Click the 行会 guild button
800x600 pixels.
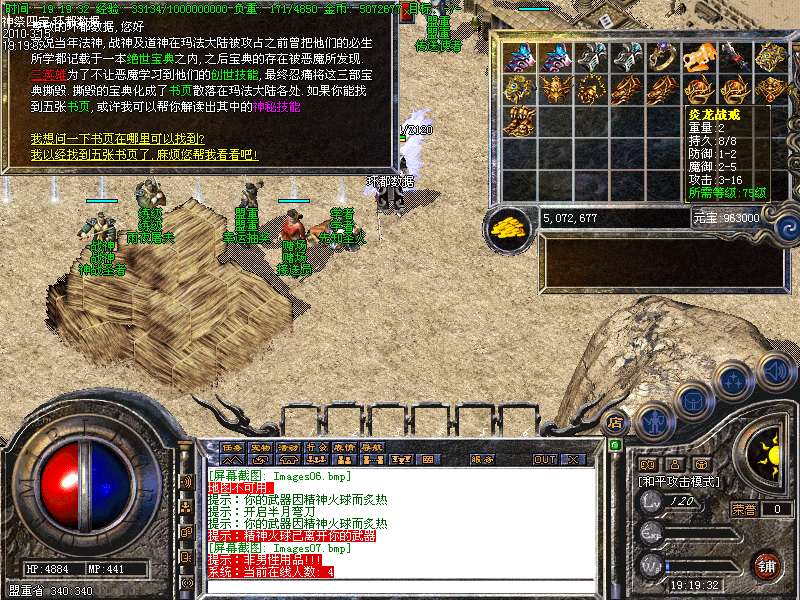pos(316,445)
